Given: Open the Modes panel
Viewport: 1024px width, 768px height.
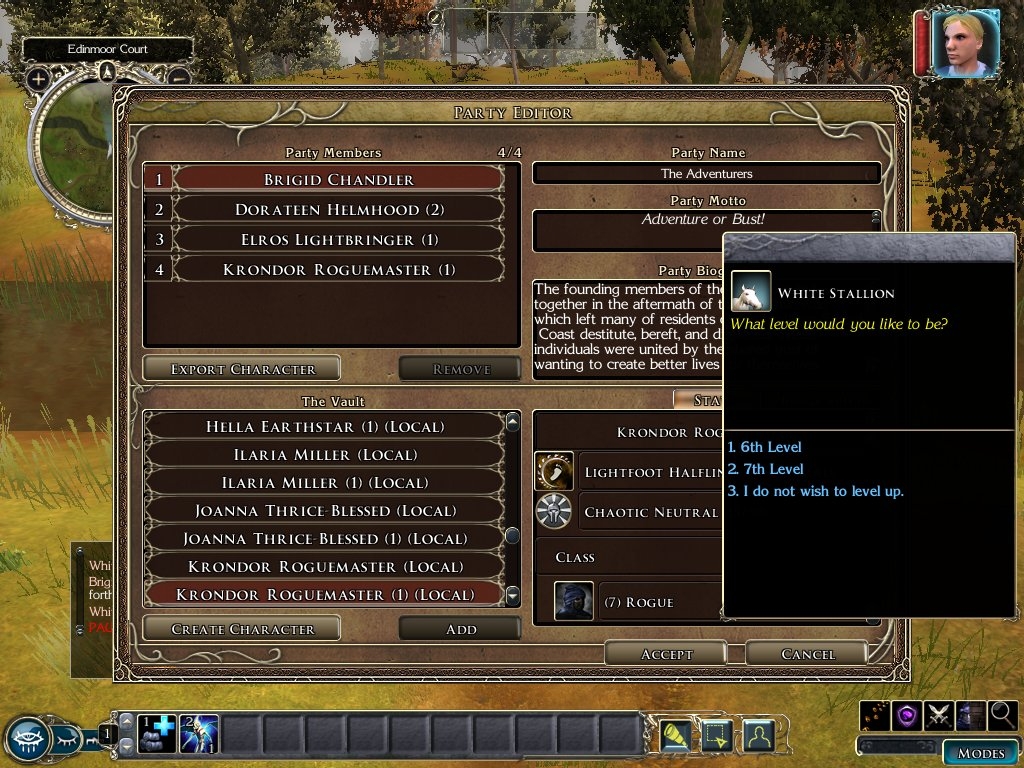Looking at the screenshot, I should click(980, 753).
